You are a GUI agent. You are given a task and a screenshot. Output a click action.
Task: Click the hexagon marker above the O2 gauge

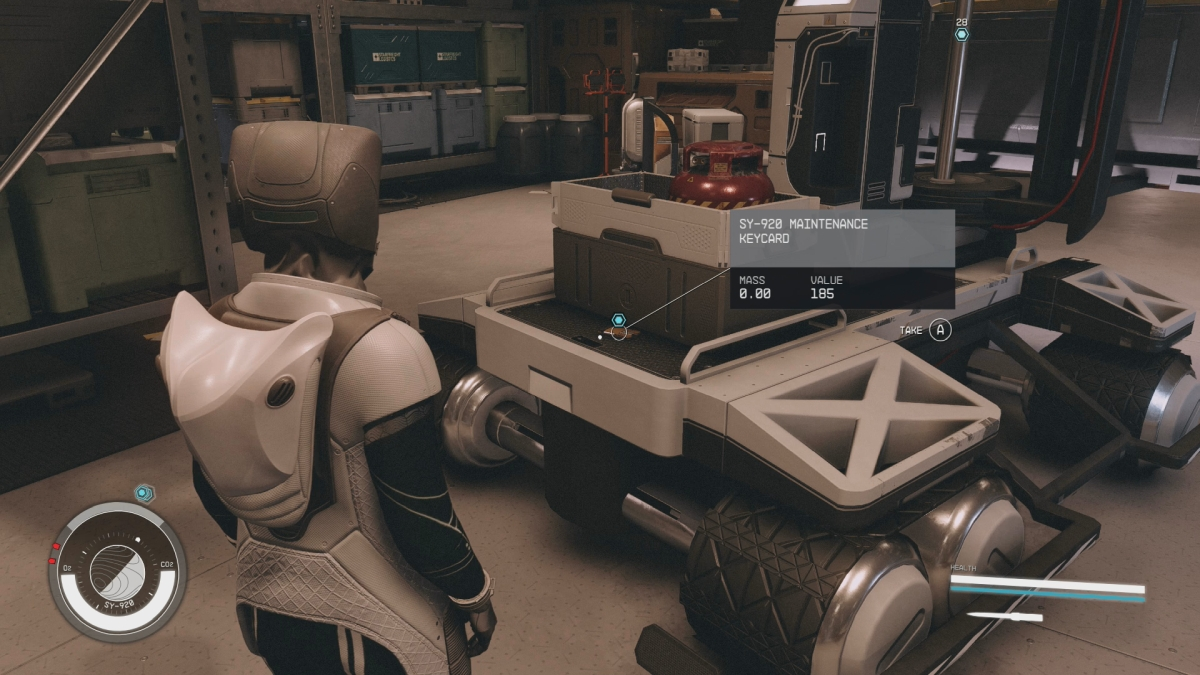[144, 493]
